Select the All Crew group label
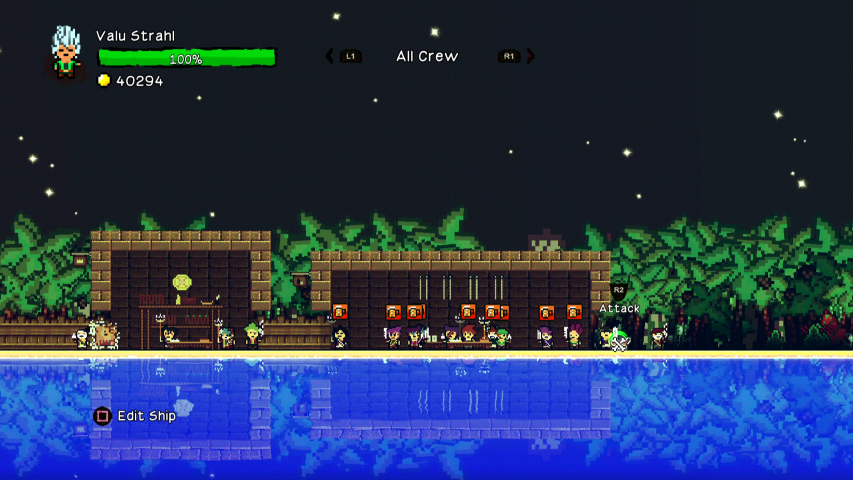 427,56
